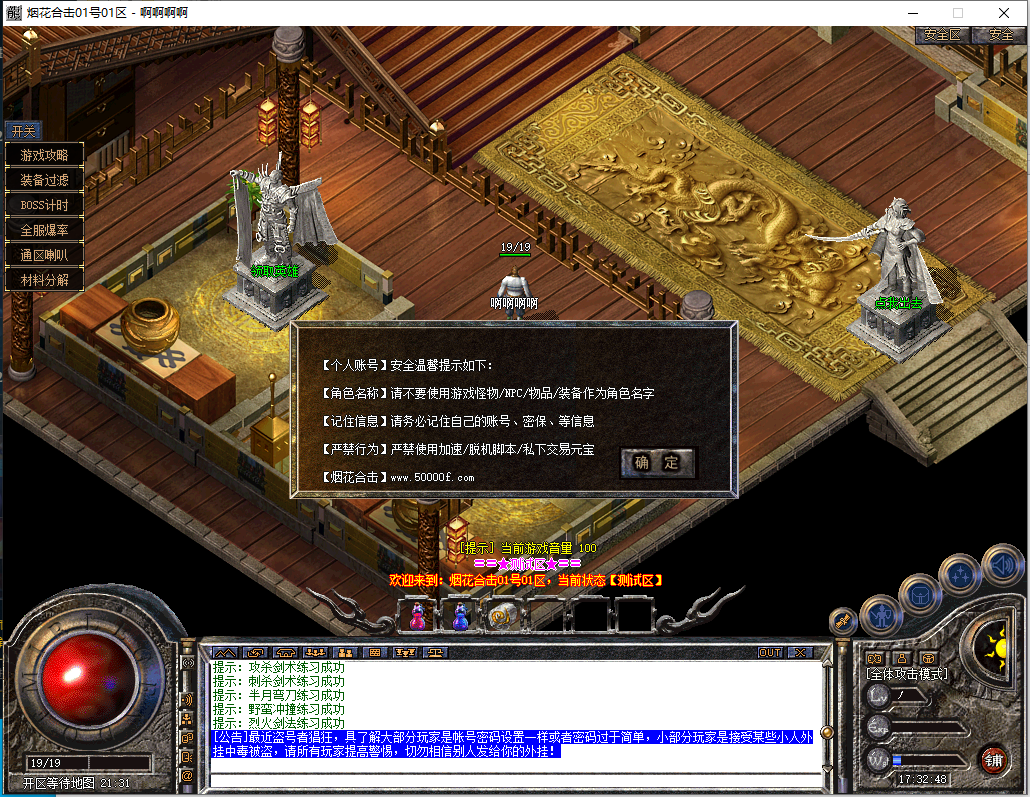Show the BOSS计时 boss timer
This screenshot has height=797, width=1030.
click(x=44, y=205)
